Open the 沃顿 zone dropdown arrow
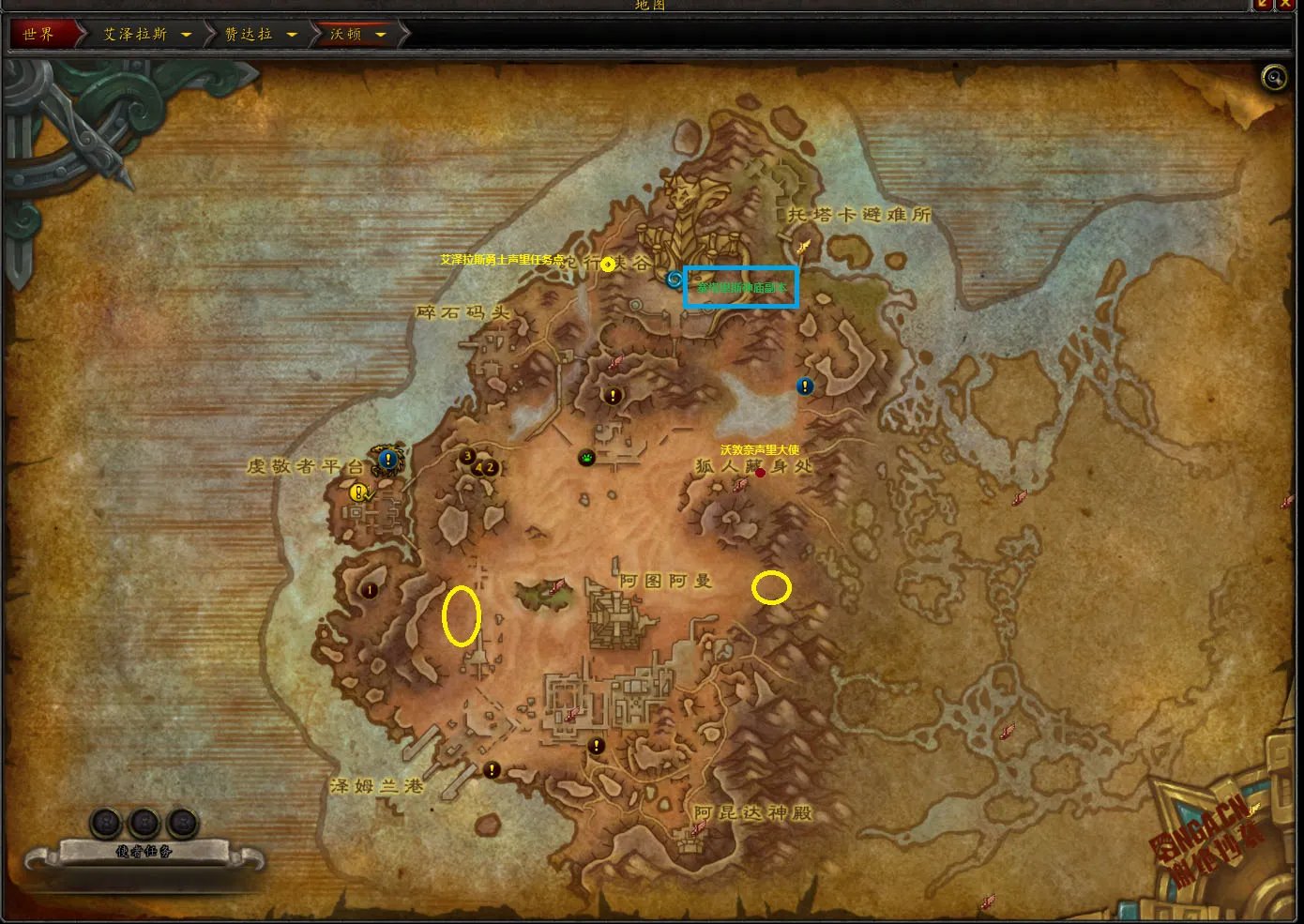This screenshot has height=924, width=1304. tap(380, 32)
